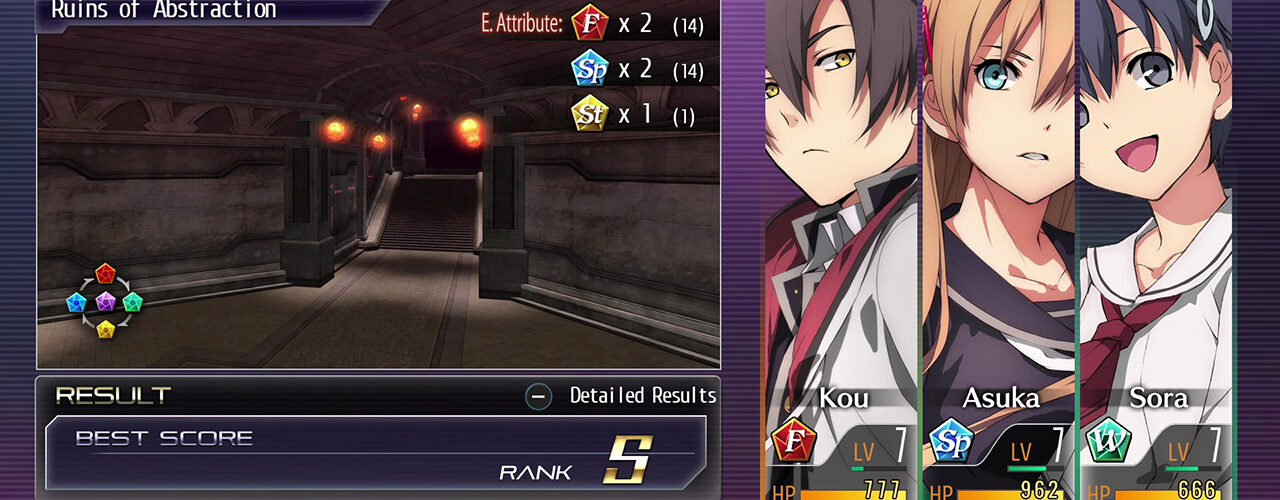1280x500 pixels.
Task: Click Asuka's Spirit element badge
Action: click(x=951, y=440)
